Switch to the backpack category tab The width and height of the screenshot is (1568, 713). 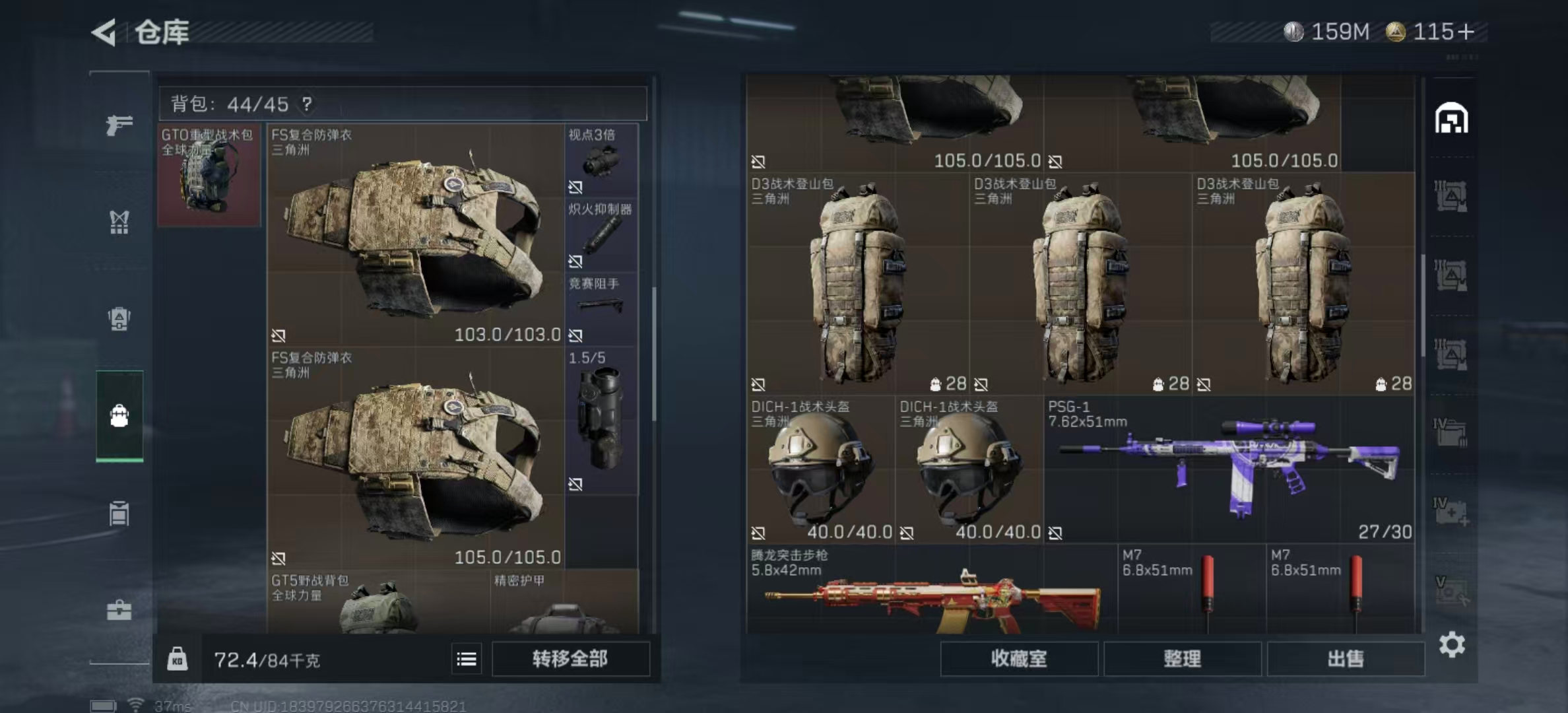pyautogui.click(x=119, y=416)
